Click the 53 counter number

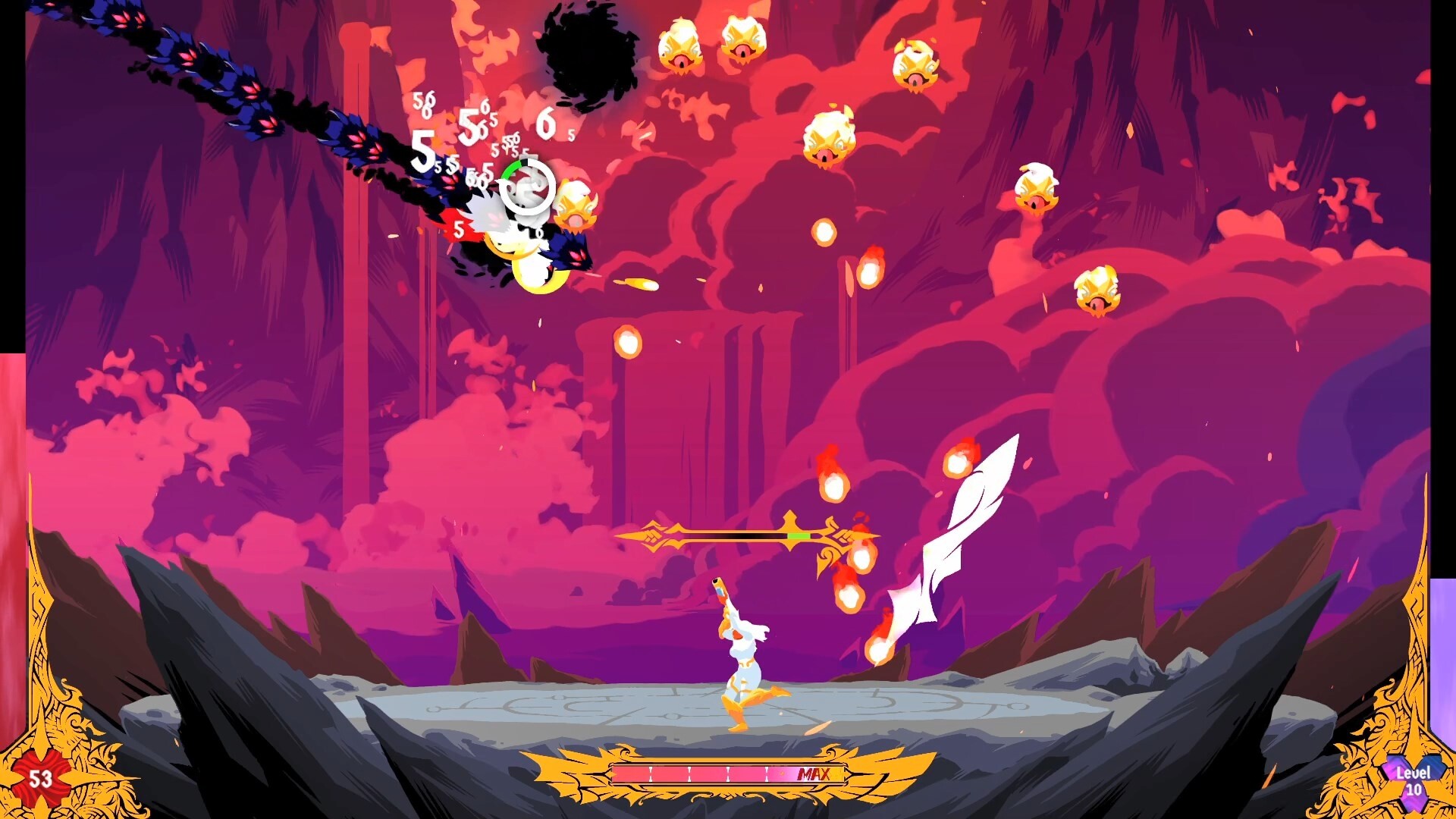click(x=39, y=777)
